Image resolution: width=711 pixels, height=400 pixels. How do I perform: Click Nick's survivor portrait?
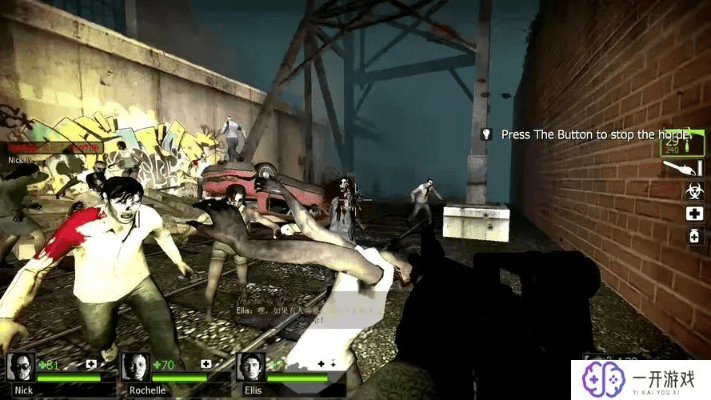20,366
